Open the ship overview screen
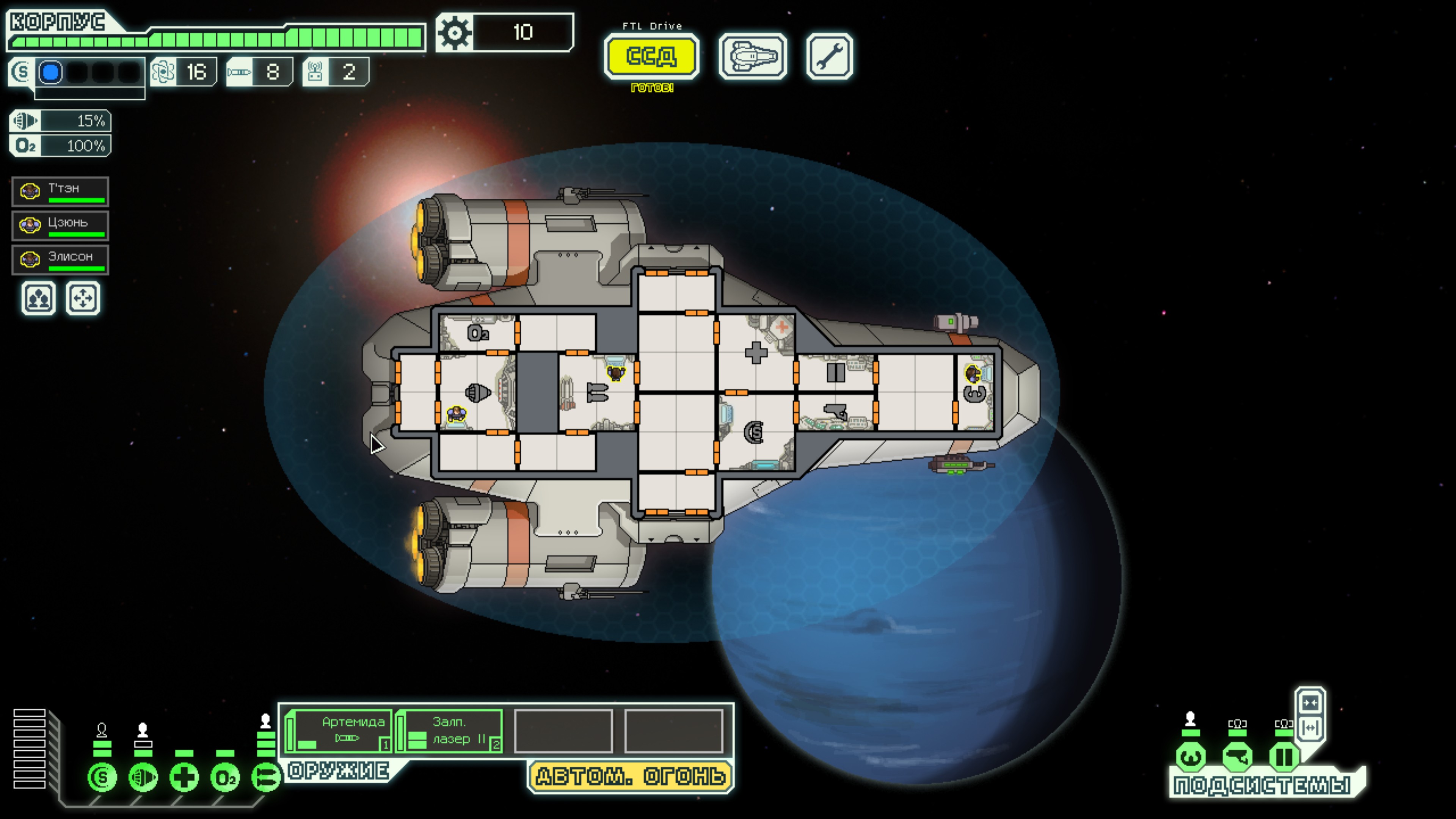This screenshot has height=819, width=1456. 752,56
